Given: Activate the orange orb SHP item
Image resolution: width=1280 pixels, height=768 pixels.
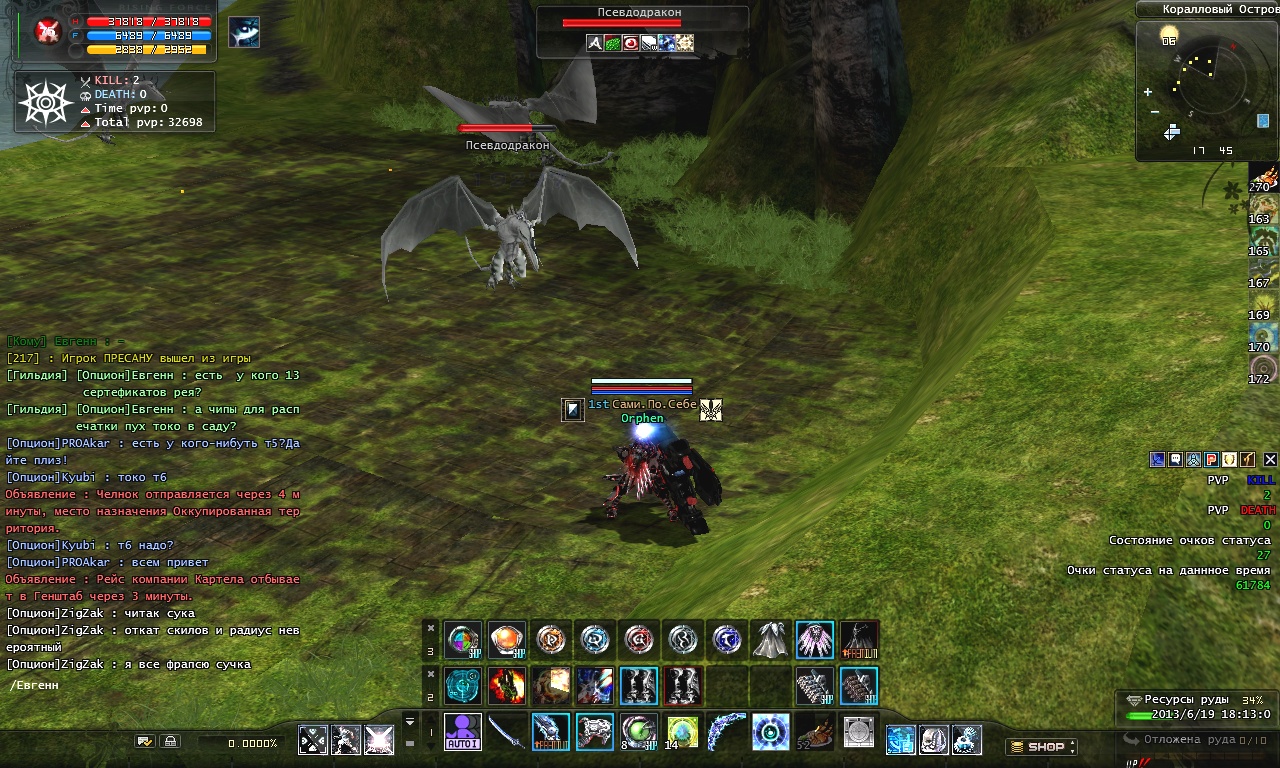Looking at the screenshot, I should click(x=507, y=640).
